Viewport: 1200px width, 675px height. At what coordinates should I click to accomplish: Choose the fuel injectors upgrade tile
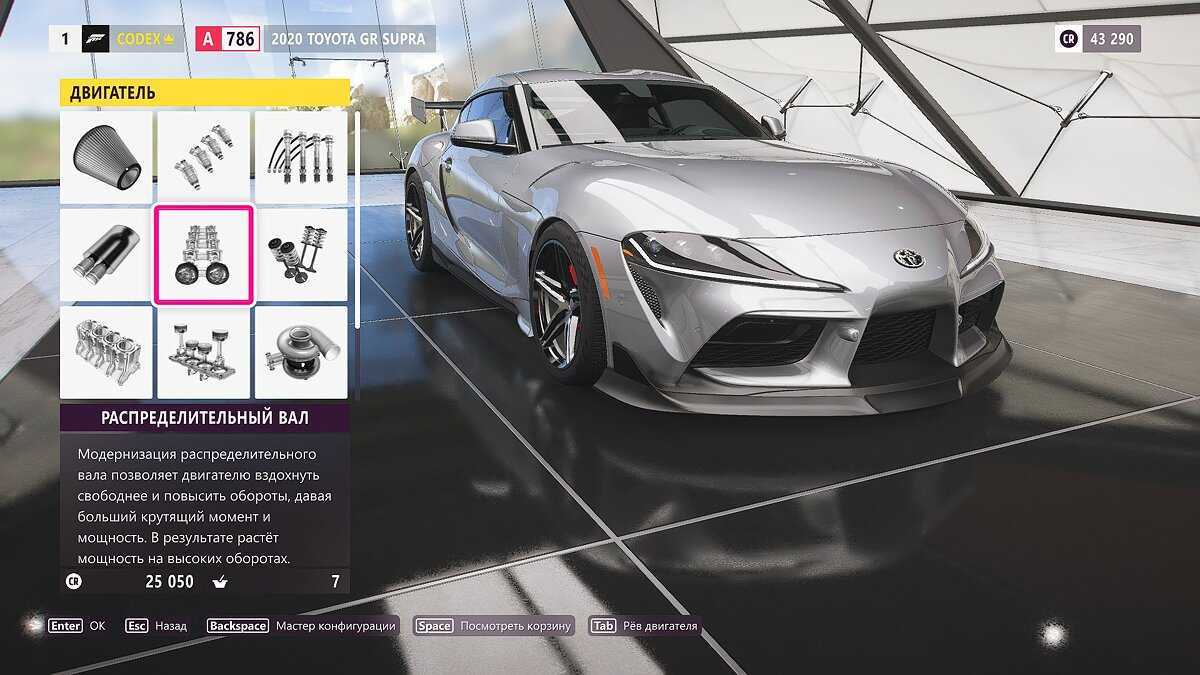click(x=203, y=157)
